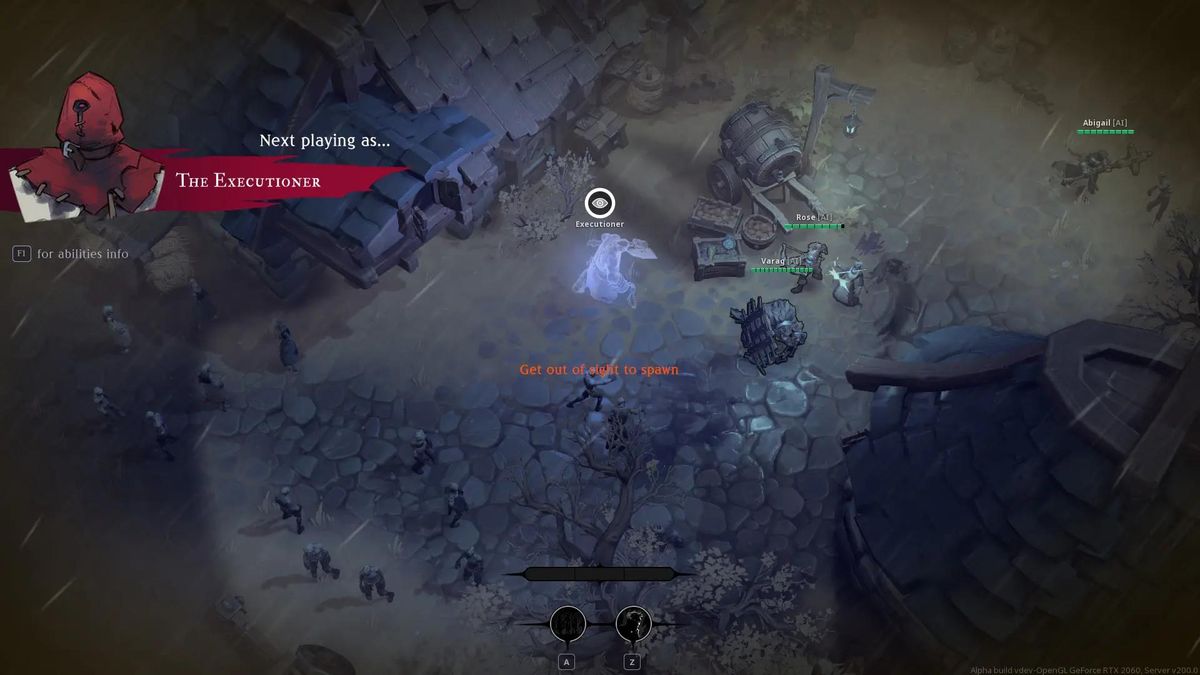Select the dark left ability icon above A
The width and height of the screenshot is (1200, 675).
[x=568, y=624]
